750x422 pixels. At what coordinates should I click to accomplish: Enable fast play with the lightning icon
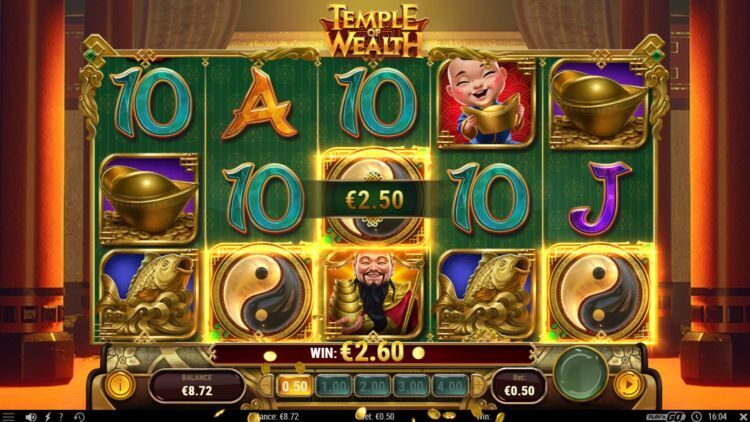point(46,416)
